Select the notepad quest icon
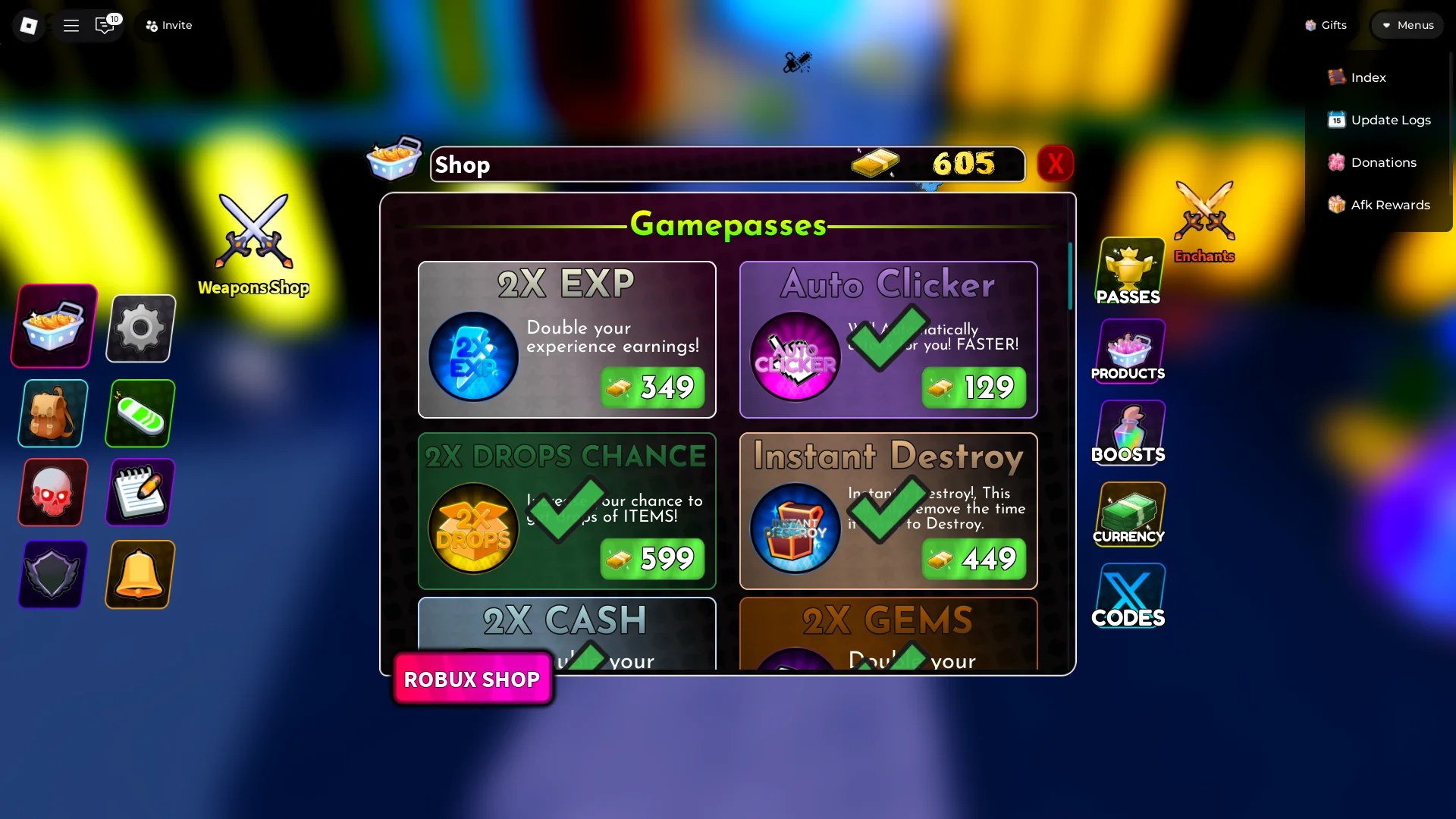The width and height of the screenshot is (1456, 819). point(140,492)
